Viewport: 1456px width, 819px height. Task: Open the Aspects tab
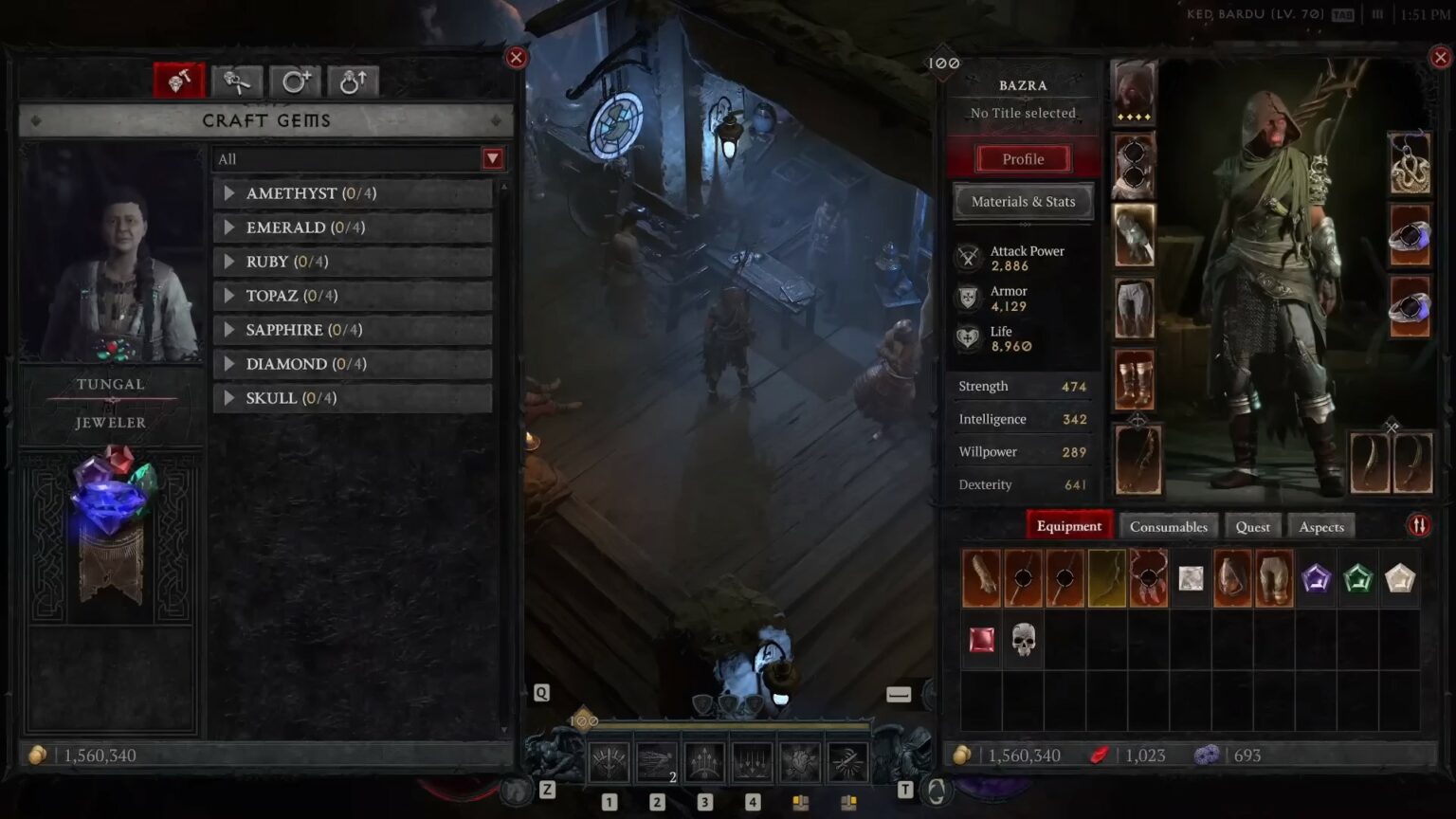1320,526
